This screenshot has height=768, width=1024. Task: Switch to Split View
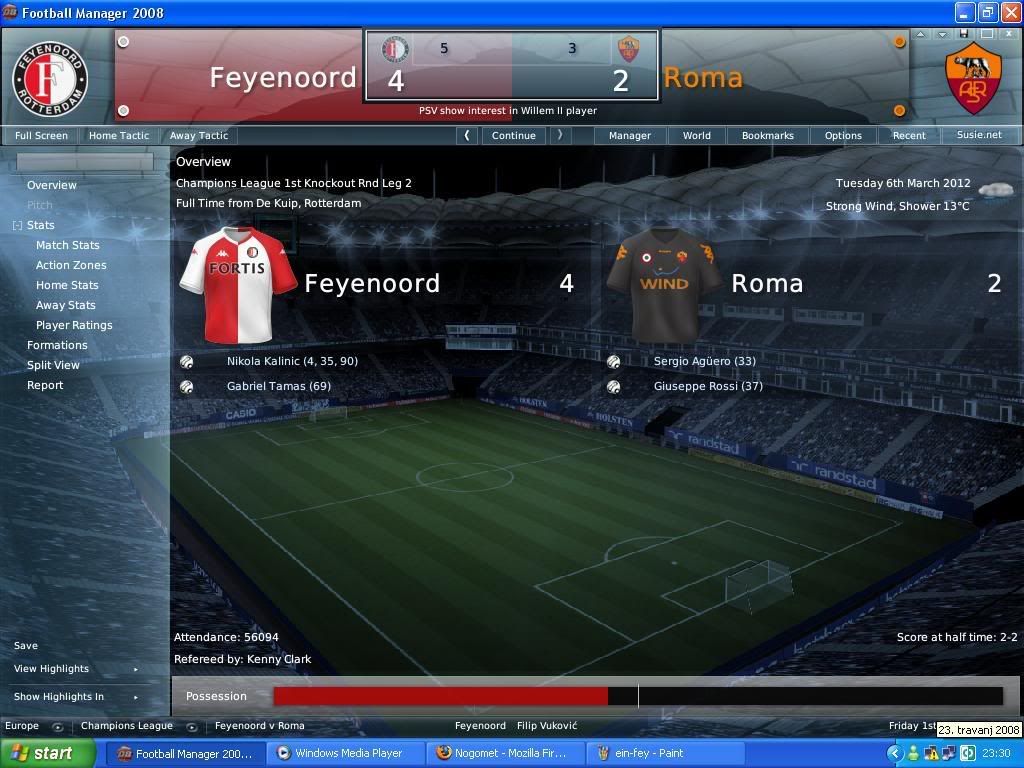pos(53,365)
